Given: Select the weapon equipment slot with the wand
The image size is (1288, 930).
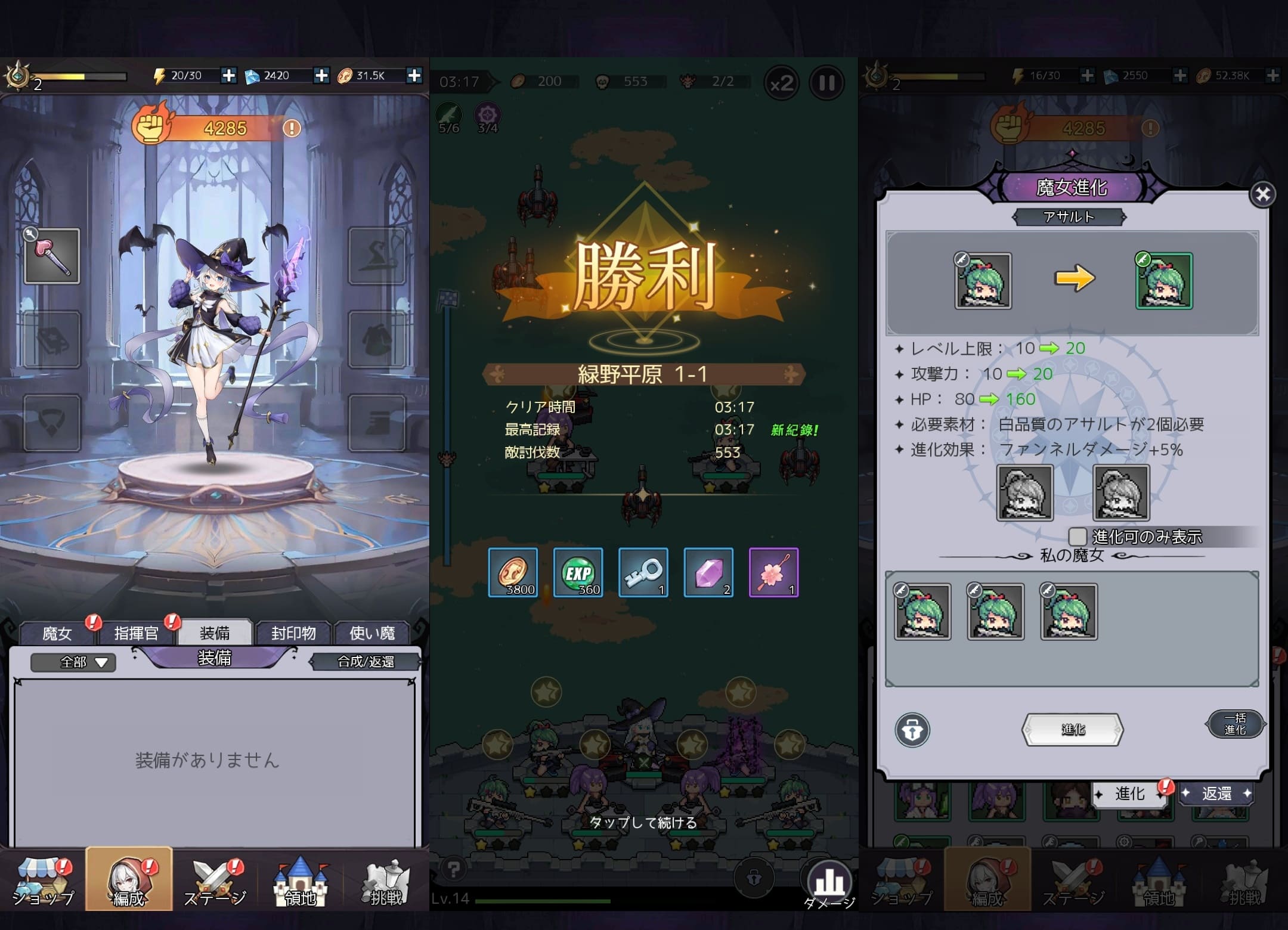Looking at the screenshot, I should point(52,256).
